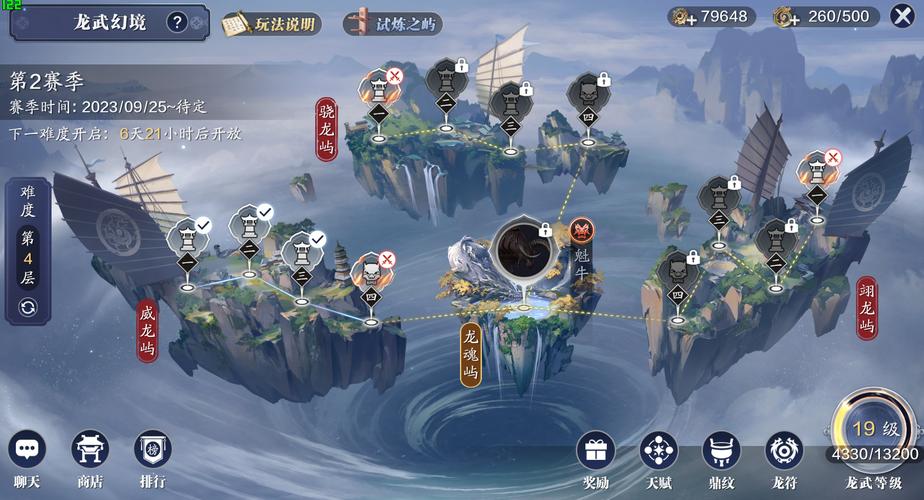Close the 龙武幻境 screen

pos(899,16)
